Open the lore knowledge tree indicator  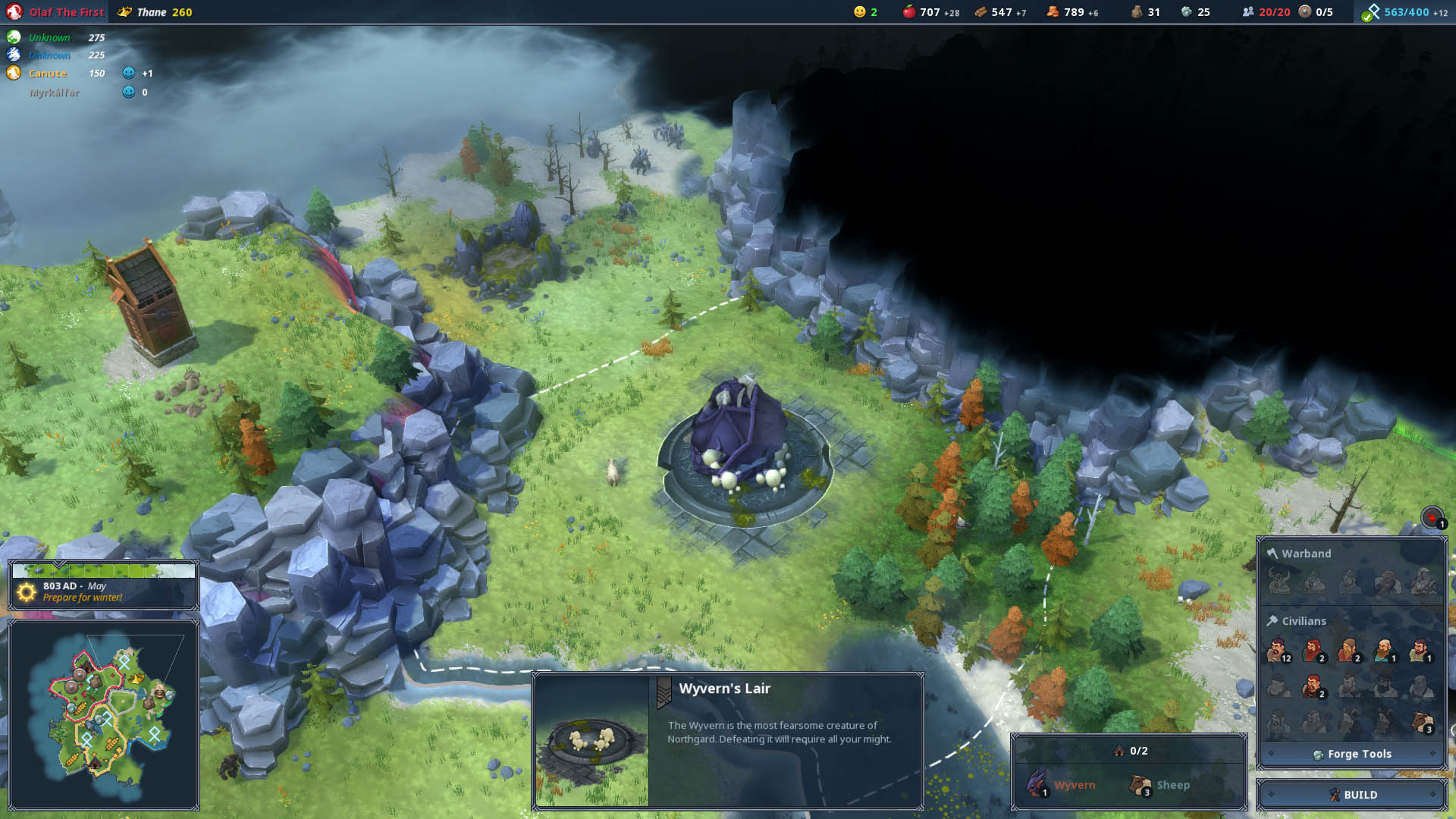[x=1404, y=12]
